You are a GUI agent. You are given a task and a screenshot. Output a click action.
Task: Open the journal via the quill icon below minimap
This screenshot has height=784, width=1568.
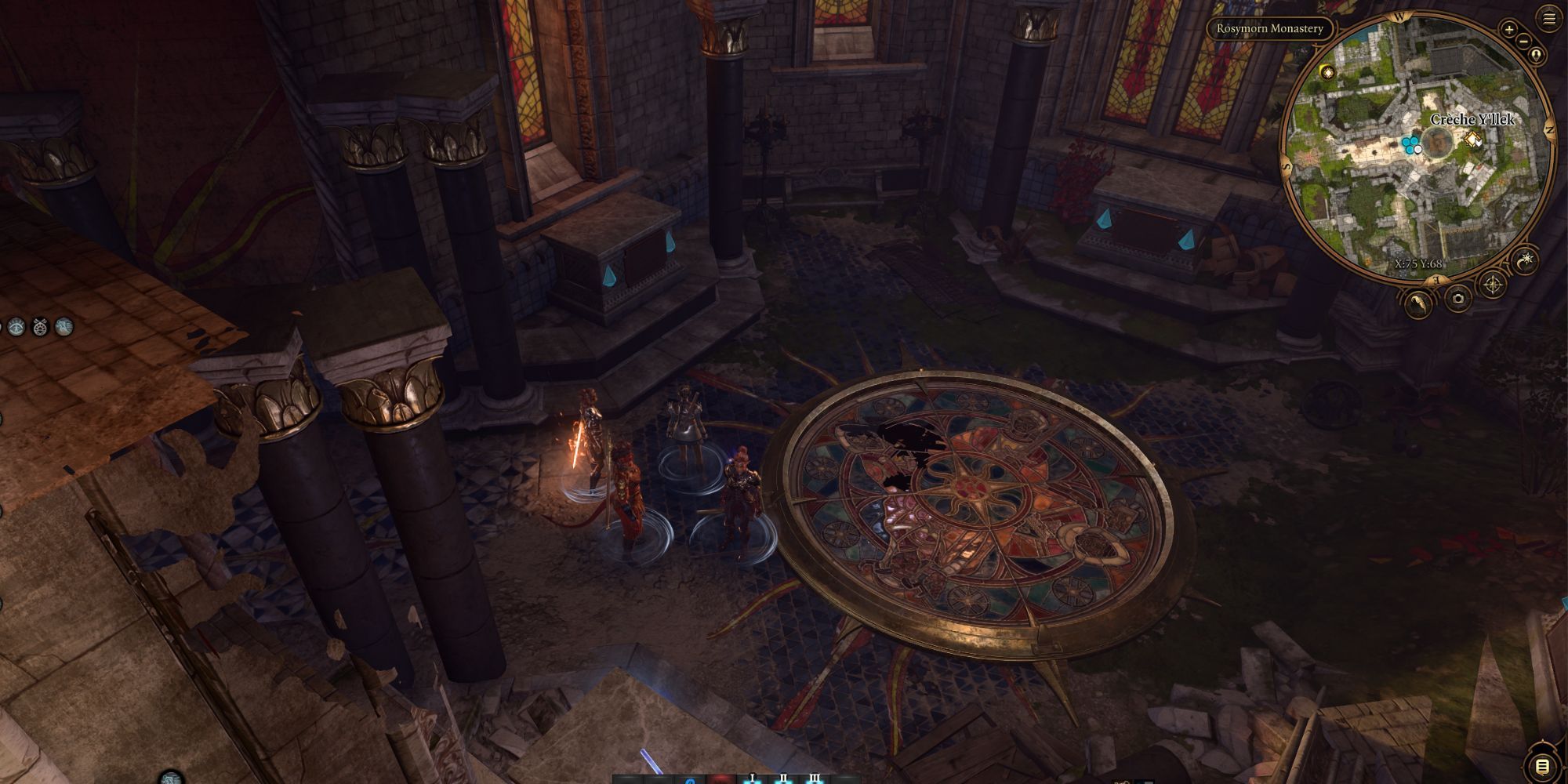pyautogui.click(x=1418, y=303)
